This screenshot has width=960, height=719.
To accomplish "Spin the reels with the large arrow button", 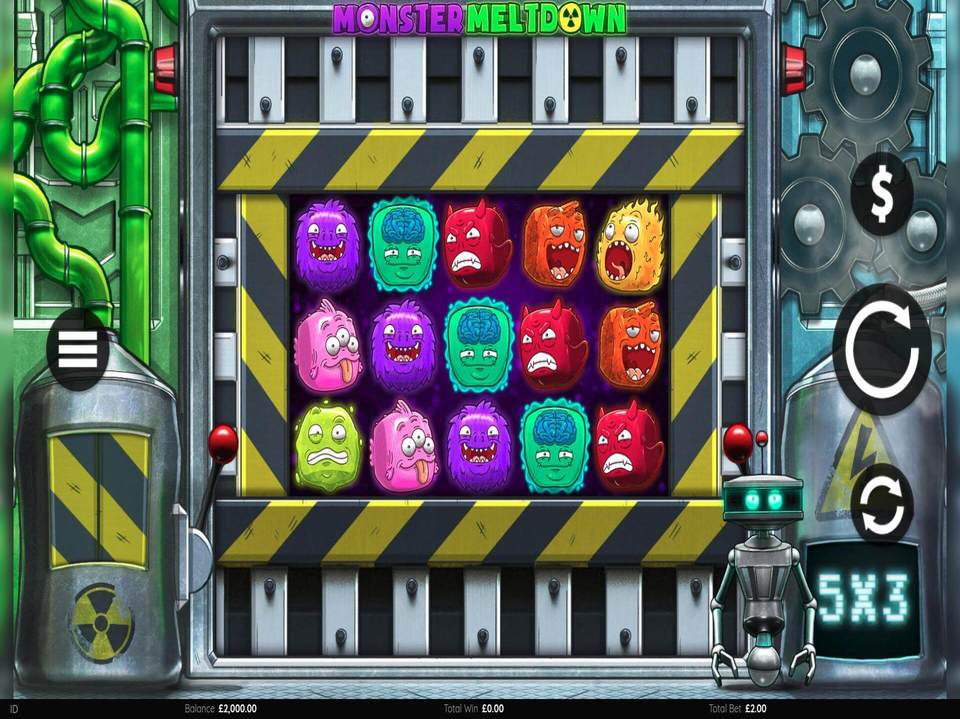I will coord(881,348).
